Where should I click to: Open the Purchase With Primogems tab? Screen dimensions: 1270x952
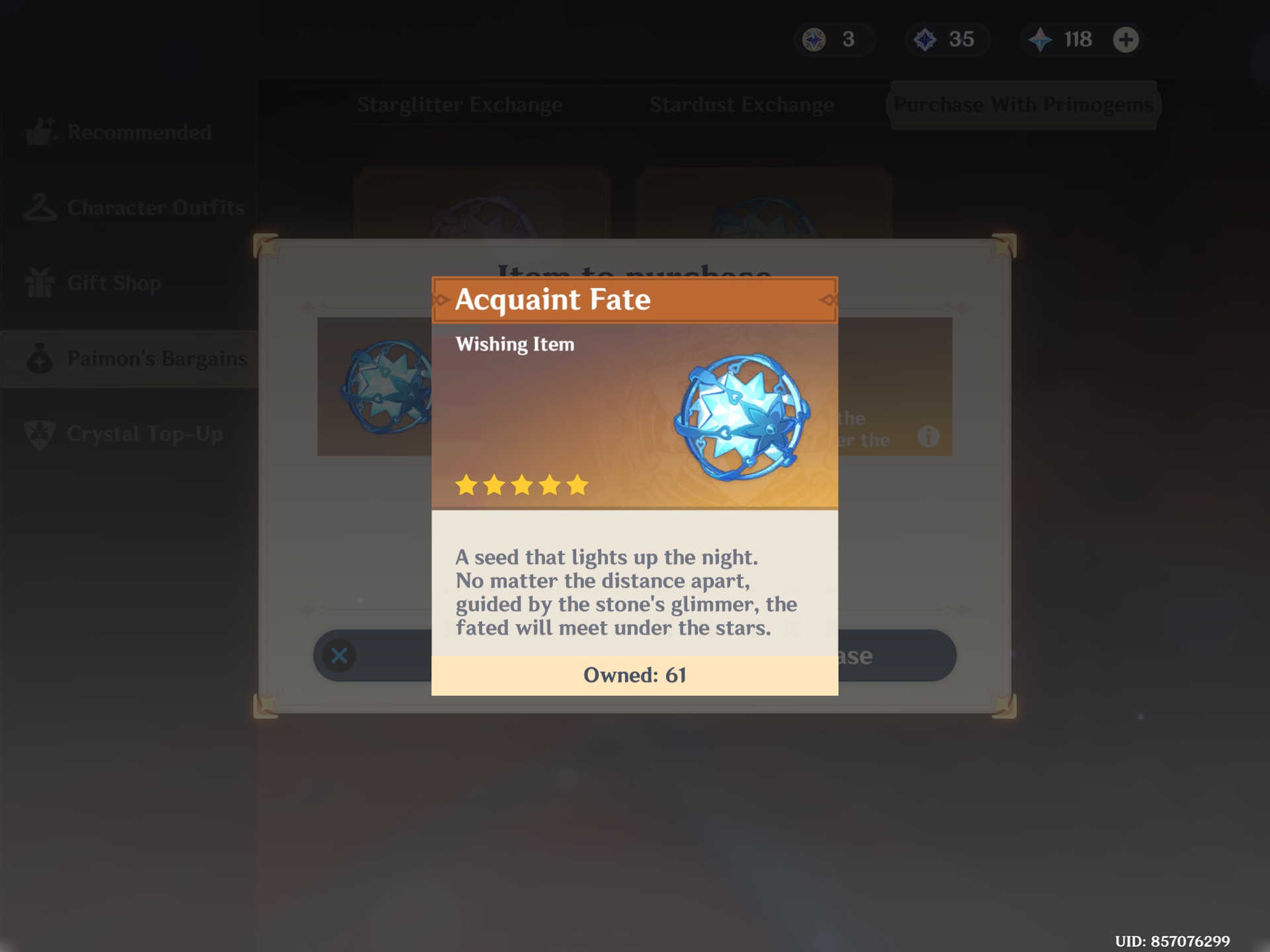(x=1024, y=104)
